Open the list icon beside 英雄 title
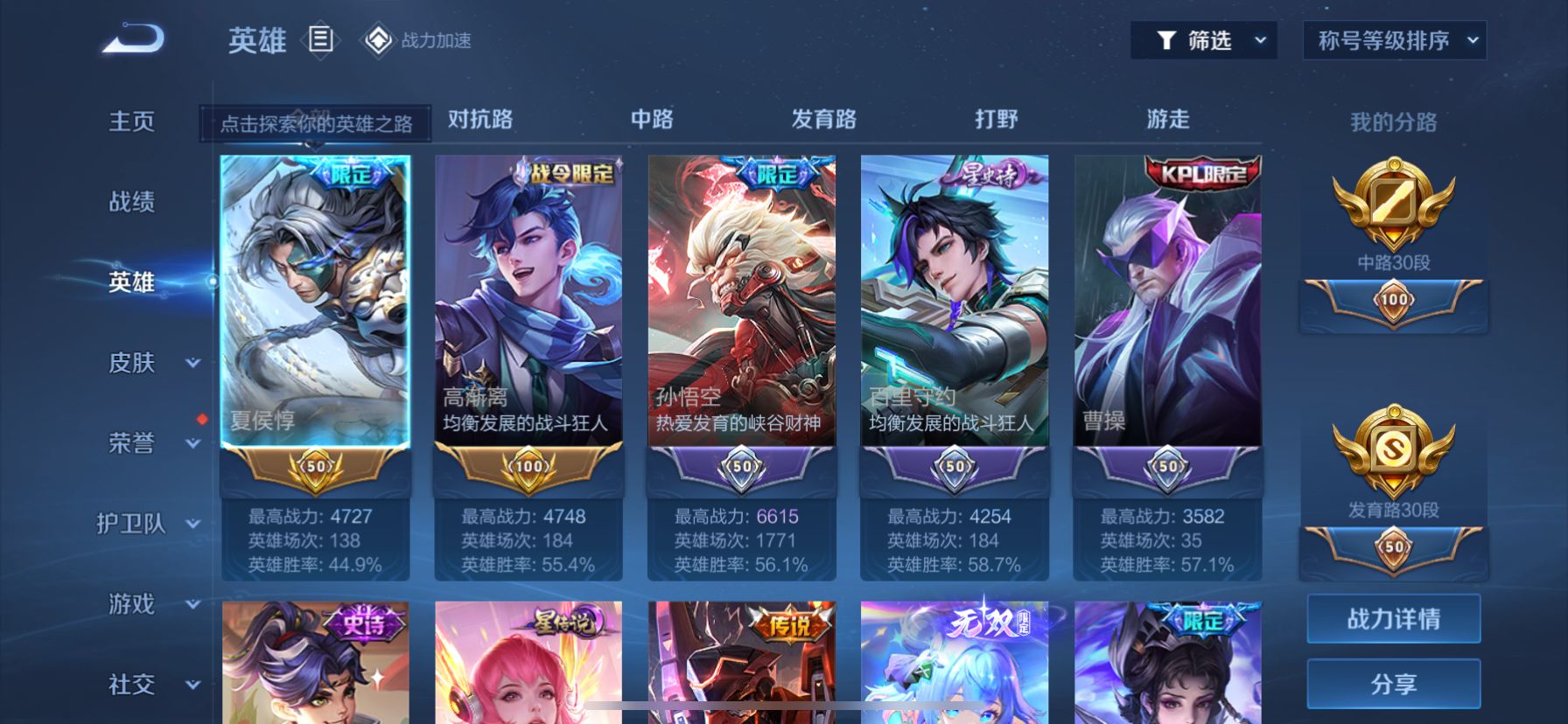 pos(320,39)
